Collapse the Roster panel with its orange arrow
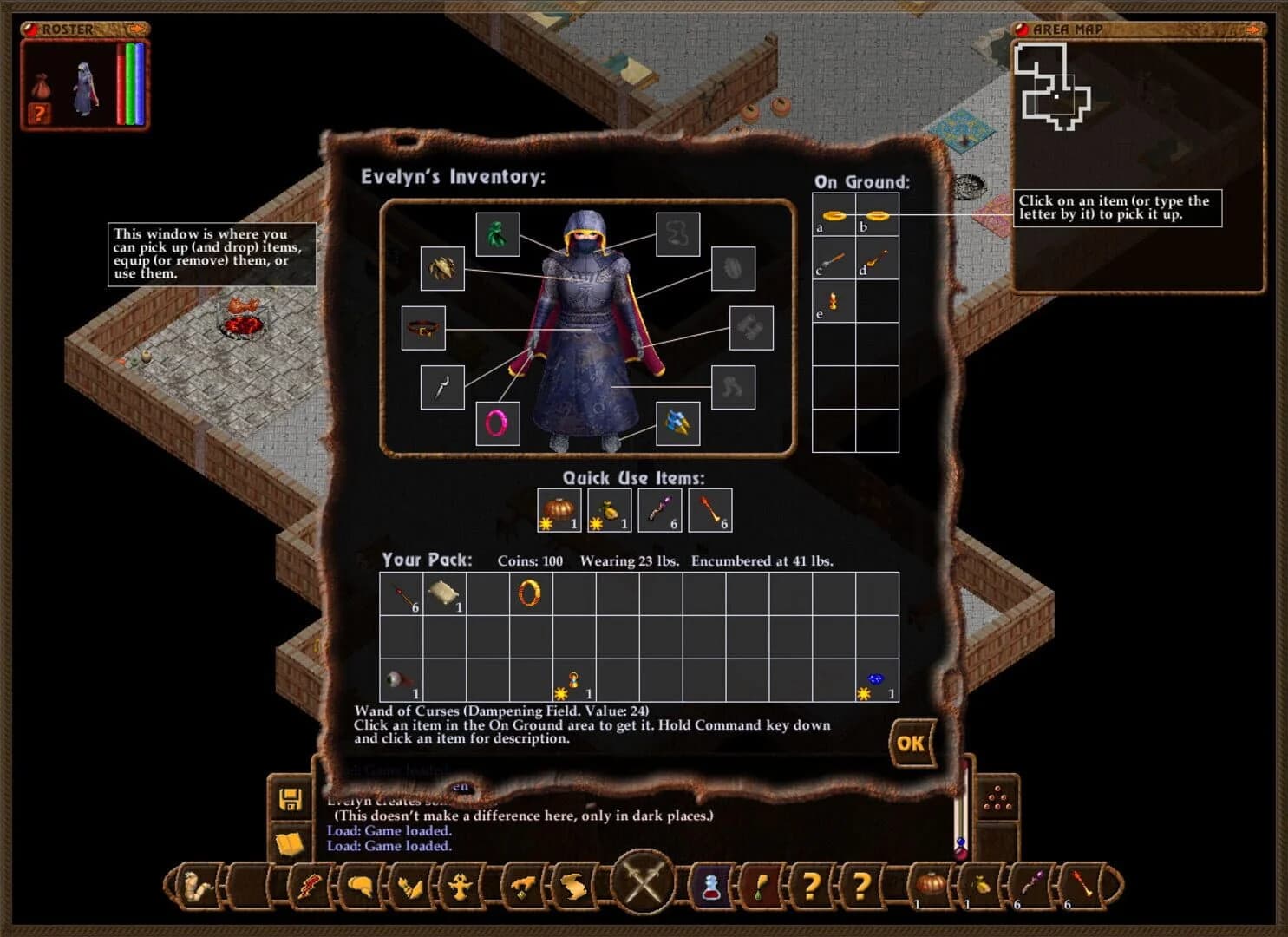Image resolution: width=1288 pixels, height=937 pixels. click(x=136, y=29)
